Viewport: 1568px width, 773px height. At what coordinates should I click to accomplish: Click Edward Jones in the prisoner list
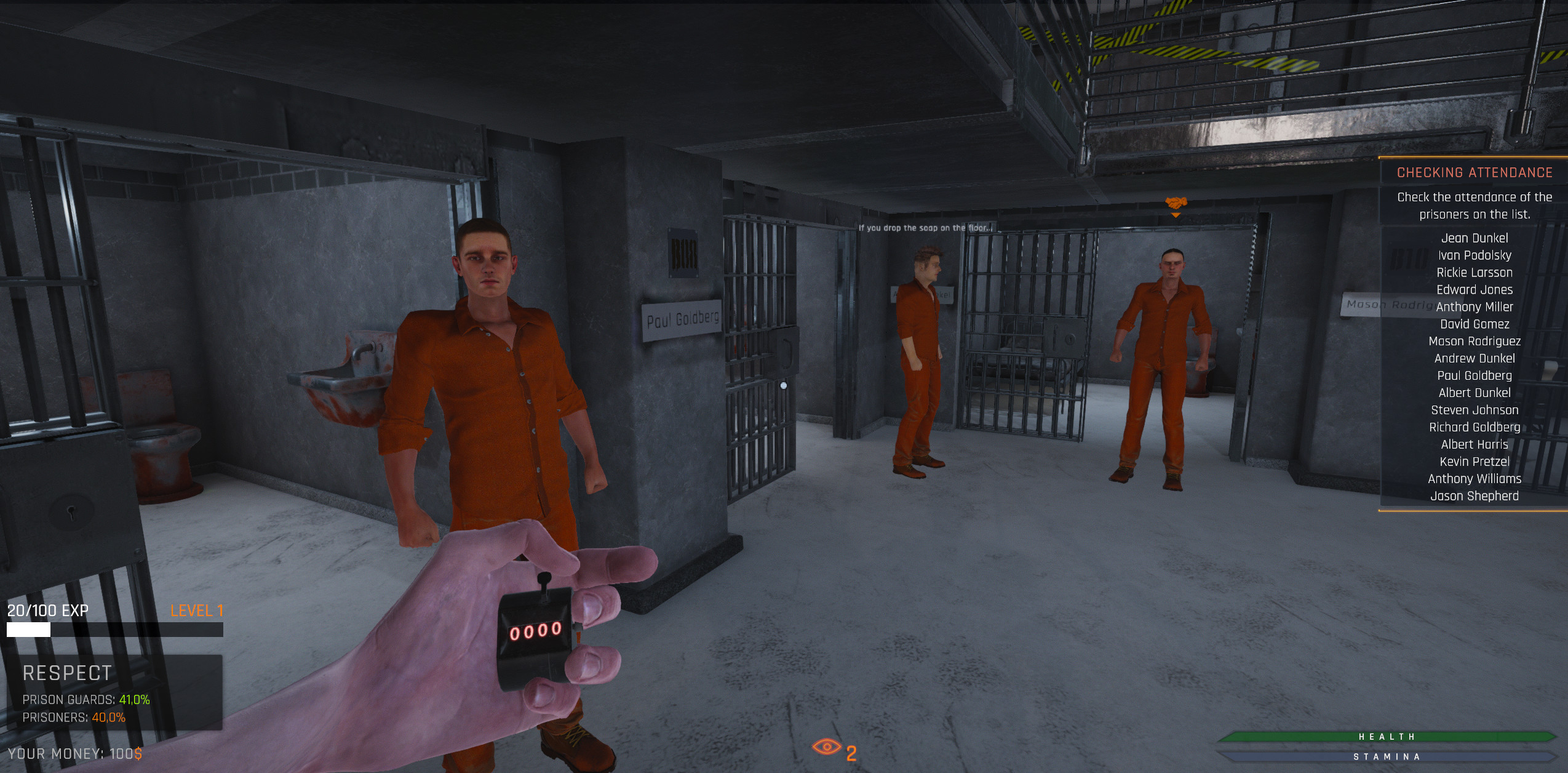pos(1474,290)
